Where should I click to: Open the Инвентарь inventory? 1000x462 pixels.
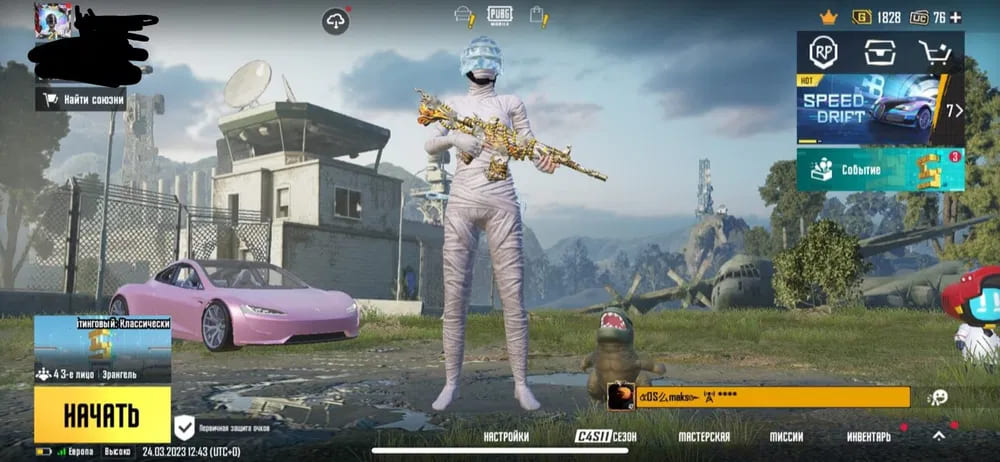[868, 437]
